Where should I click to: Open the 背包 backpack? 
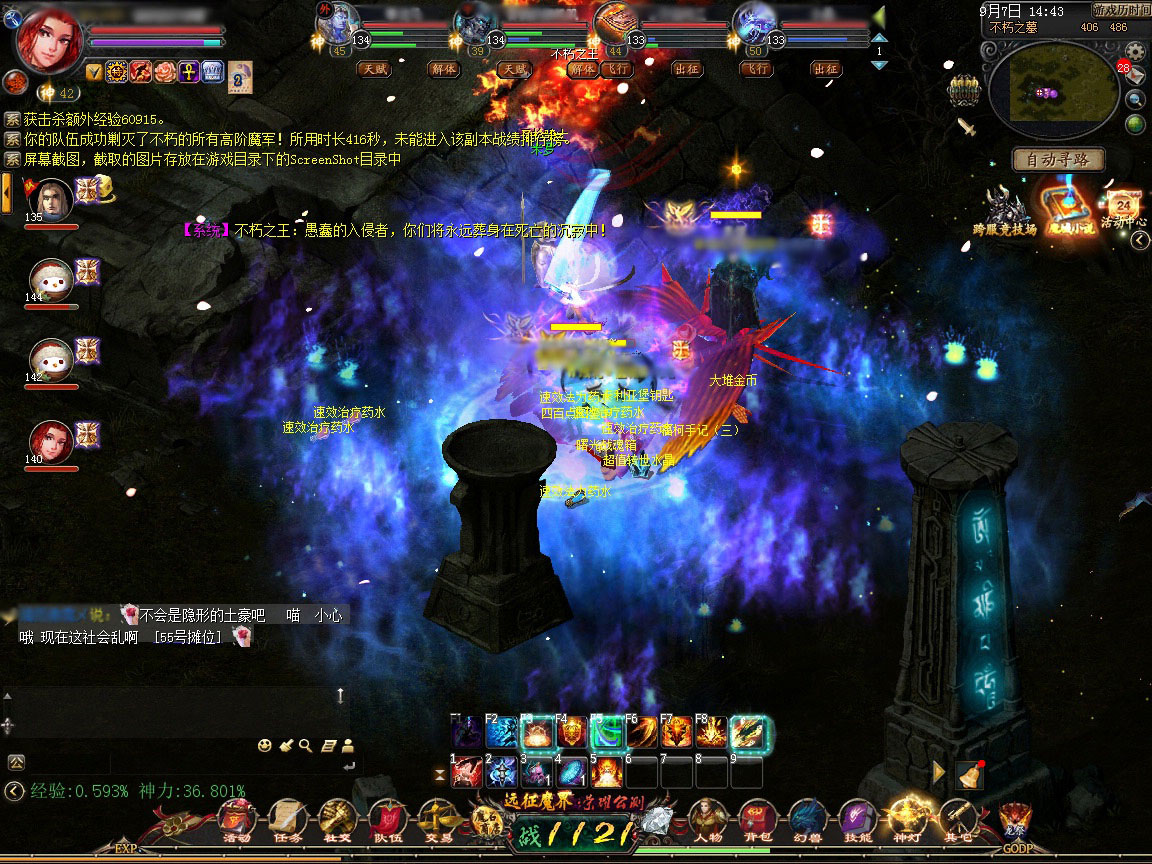[x=757, y=820]
